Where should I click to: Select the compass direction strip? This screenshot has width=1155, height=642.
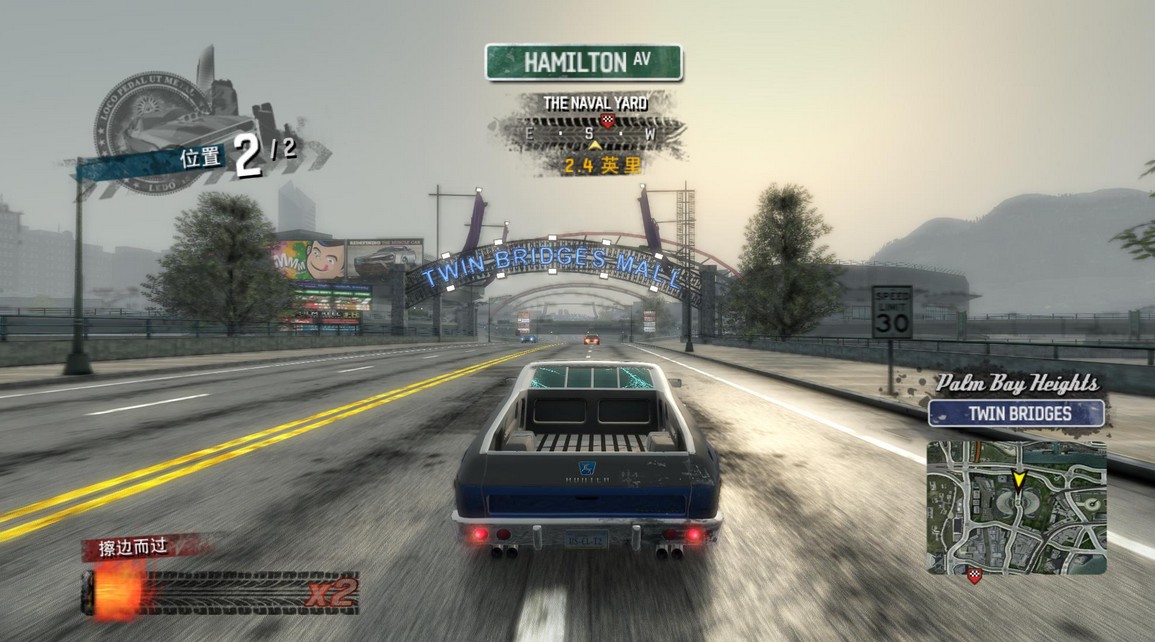click(587, 133)
